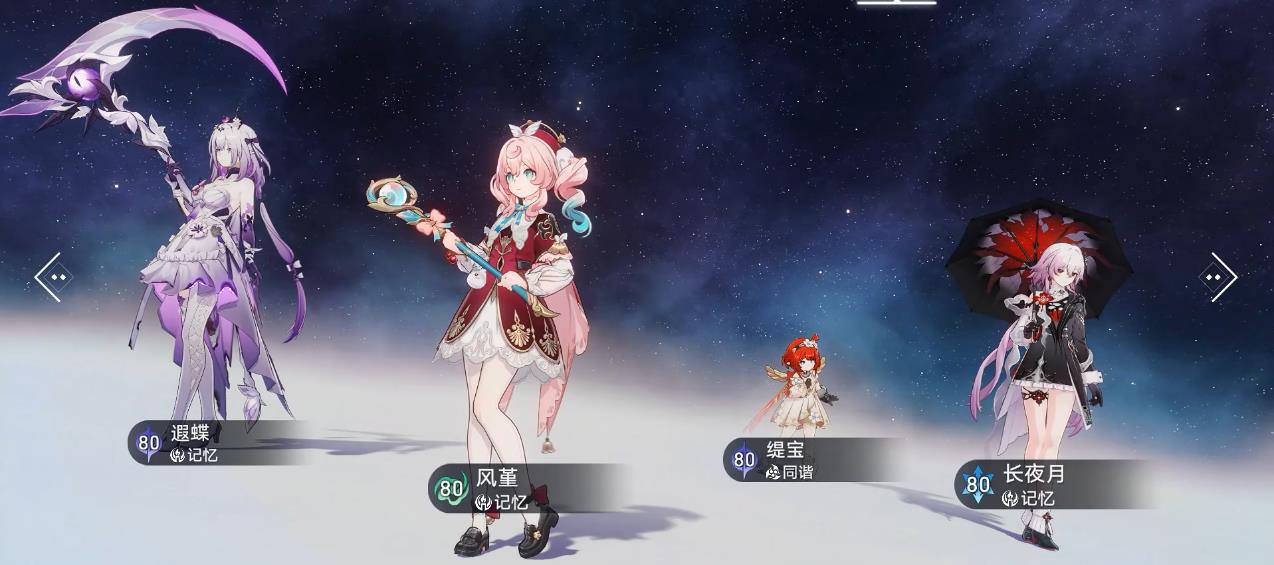The image size is (1274, 565).
Task: Go to the next team with right arrow
Action: tap(1217, 277)
